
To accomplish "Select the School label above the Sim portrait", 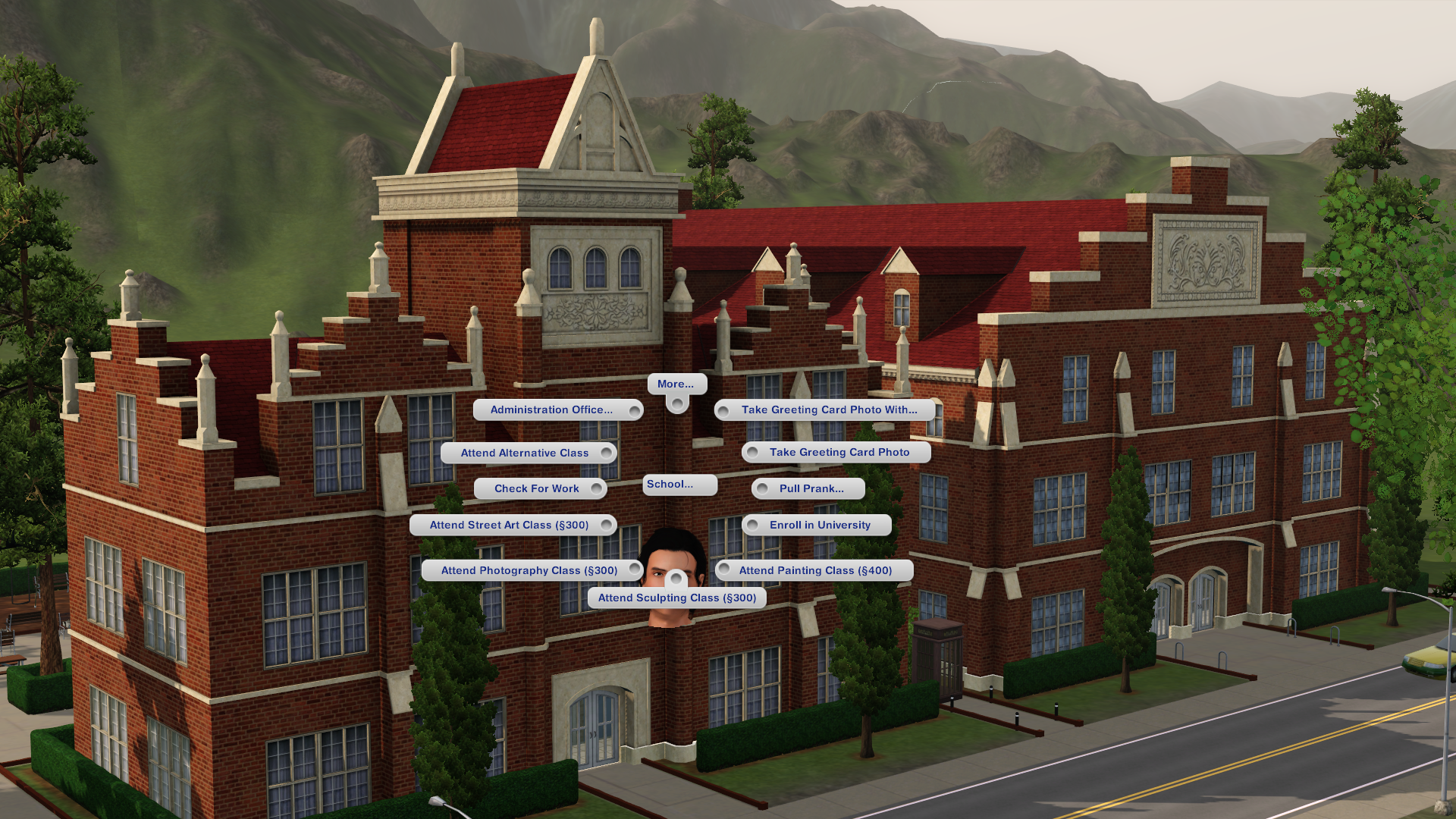I will (676, 485).
